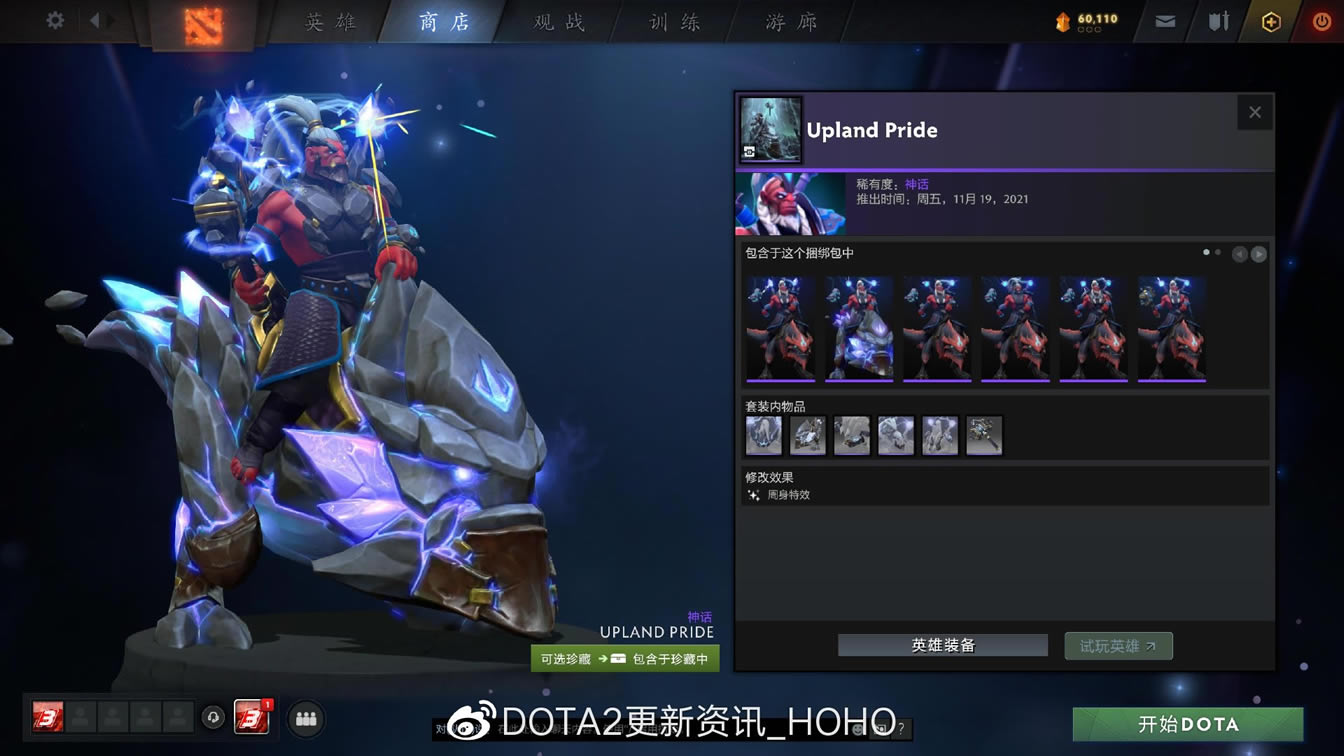The width and height of the screenshot is (1344, 756).
Task: Click the power button to quit
Action: [1322, 21]
